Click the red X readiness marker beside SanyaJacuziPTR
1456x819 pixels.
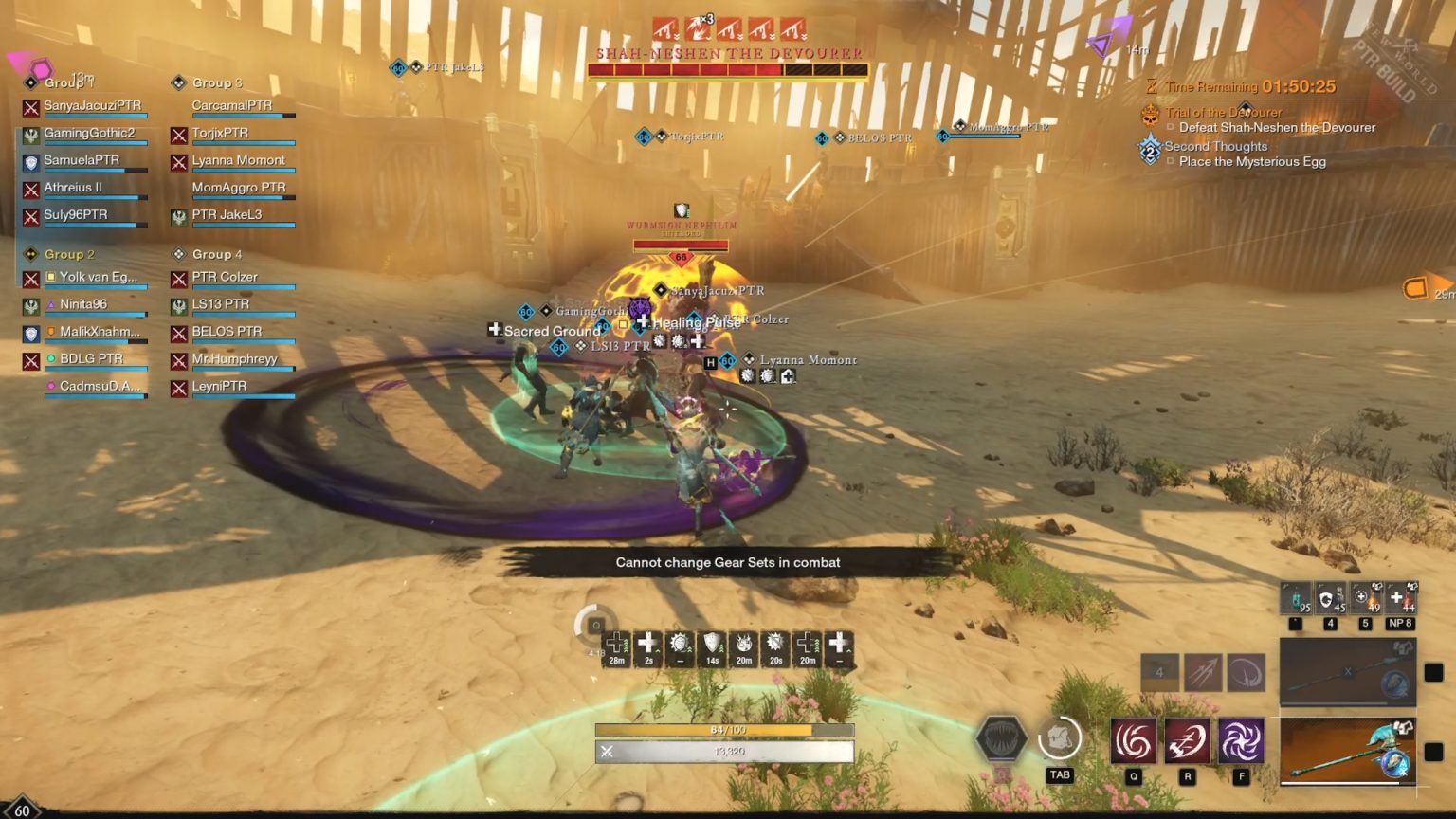(x=30, y=108)
